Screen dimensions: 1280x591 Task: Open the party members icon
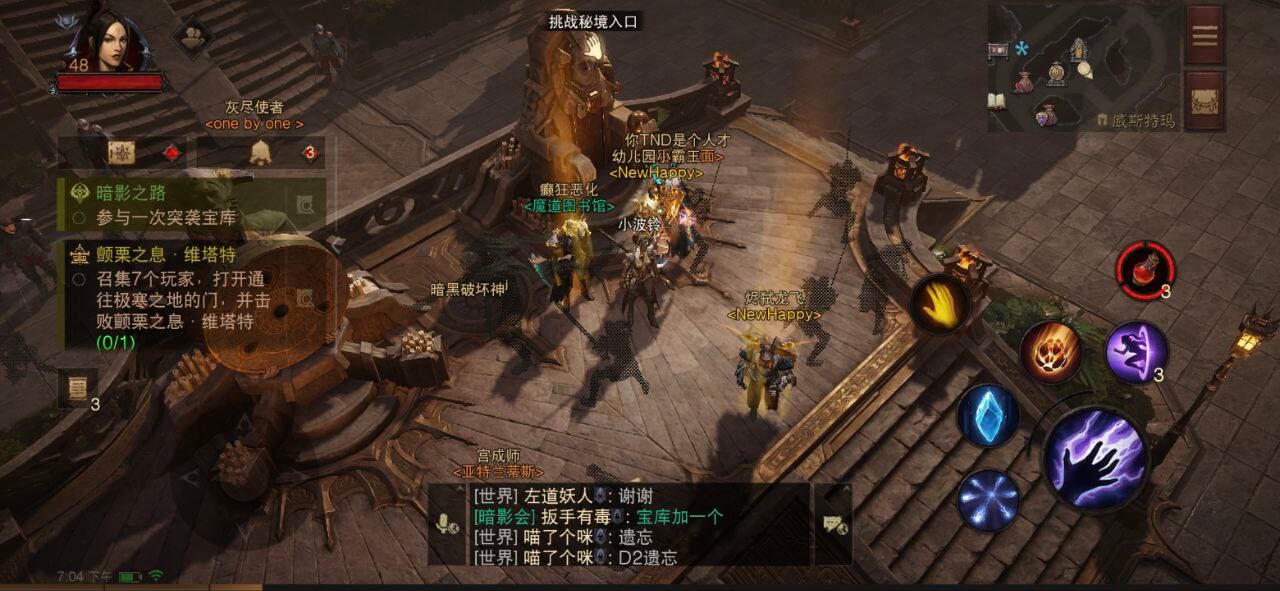point(192,38)
